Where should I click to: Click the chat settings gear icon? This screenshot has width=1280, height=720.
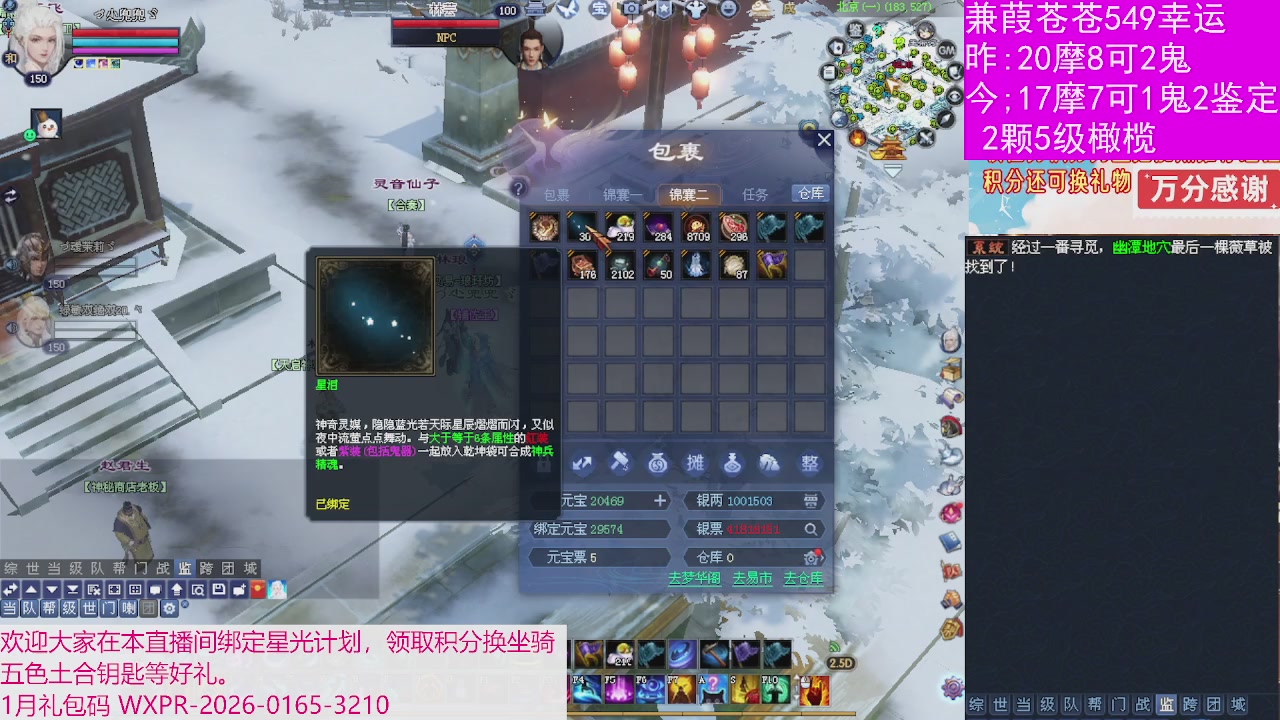(x=169, y=607)
